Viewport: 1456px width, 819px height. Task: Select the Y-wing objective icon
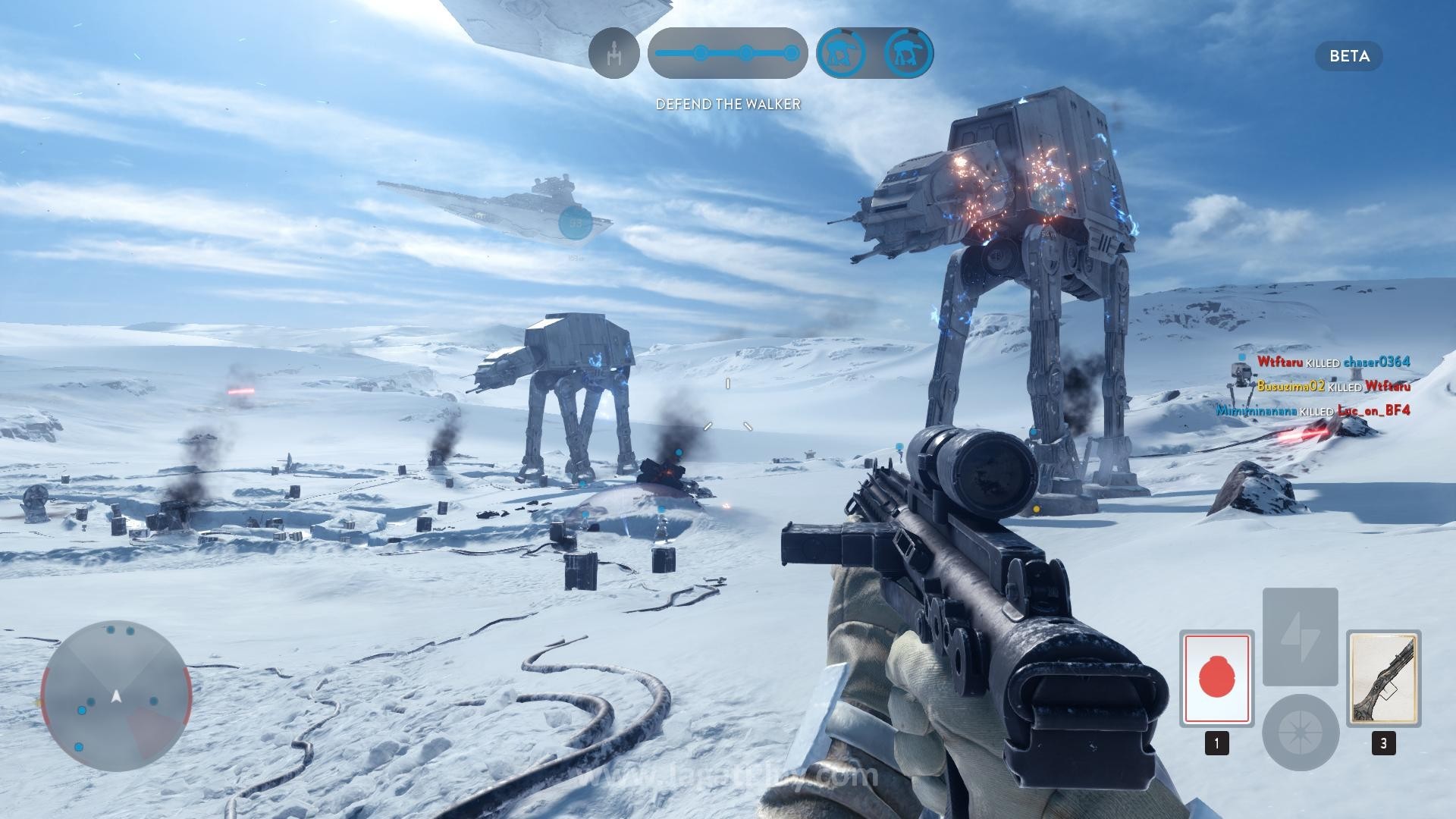pyautogui.click(x=614, y=53)
